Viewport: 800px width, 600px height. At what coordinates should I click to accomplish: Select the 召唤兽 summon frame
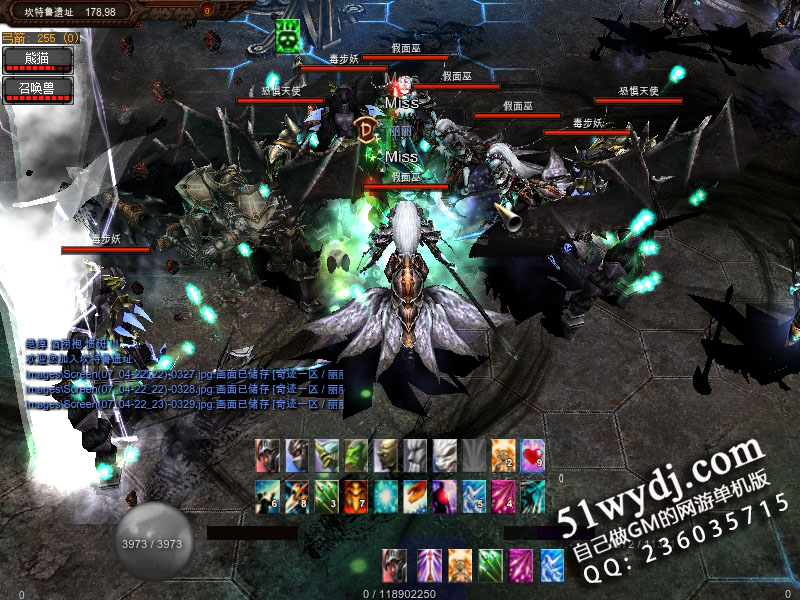pyautogui.click(x=38, y=88)
